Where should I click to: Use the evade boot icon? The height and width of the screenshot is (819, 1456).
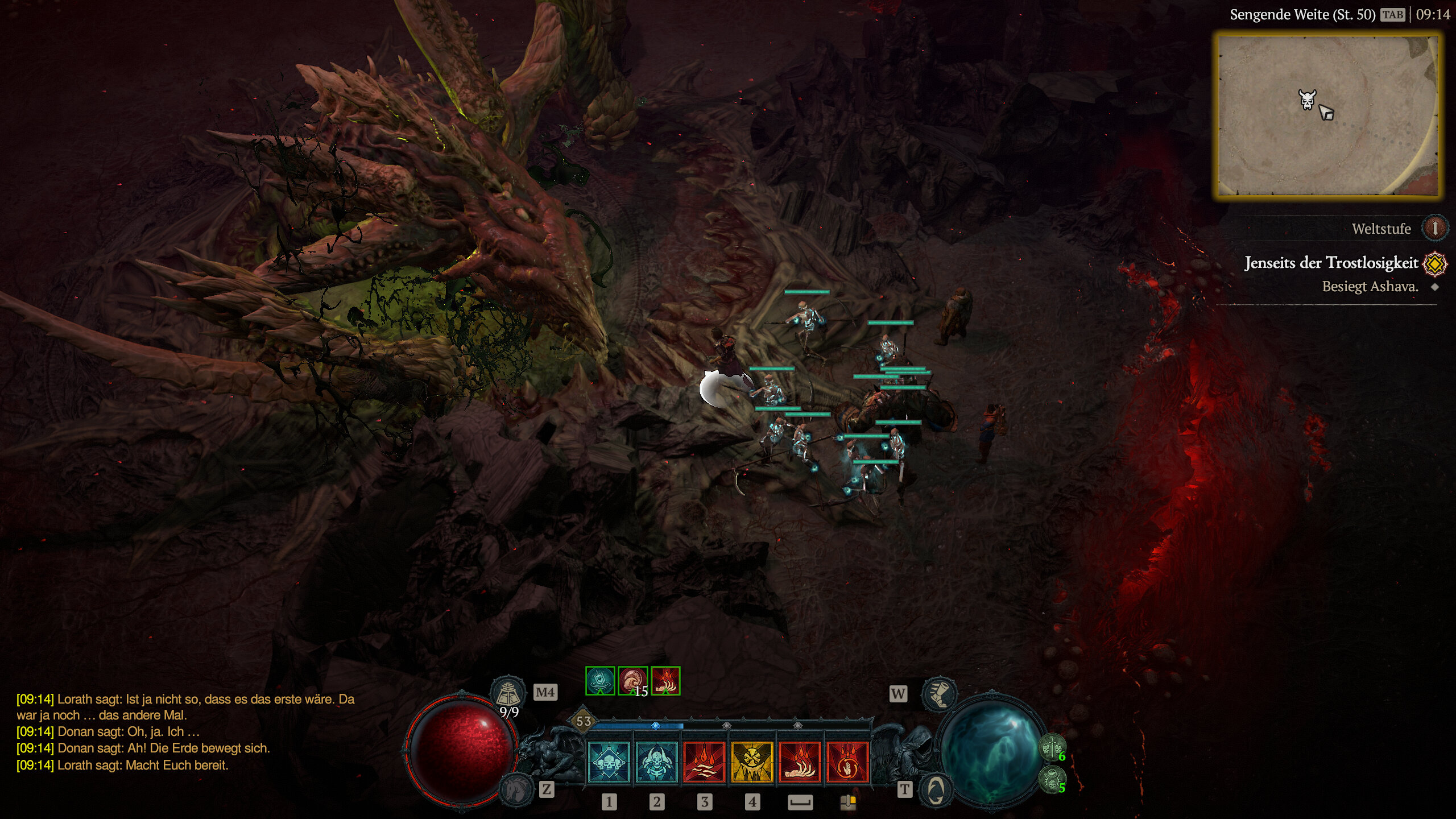(939, 692)
